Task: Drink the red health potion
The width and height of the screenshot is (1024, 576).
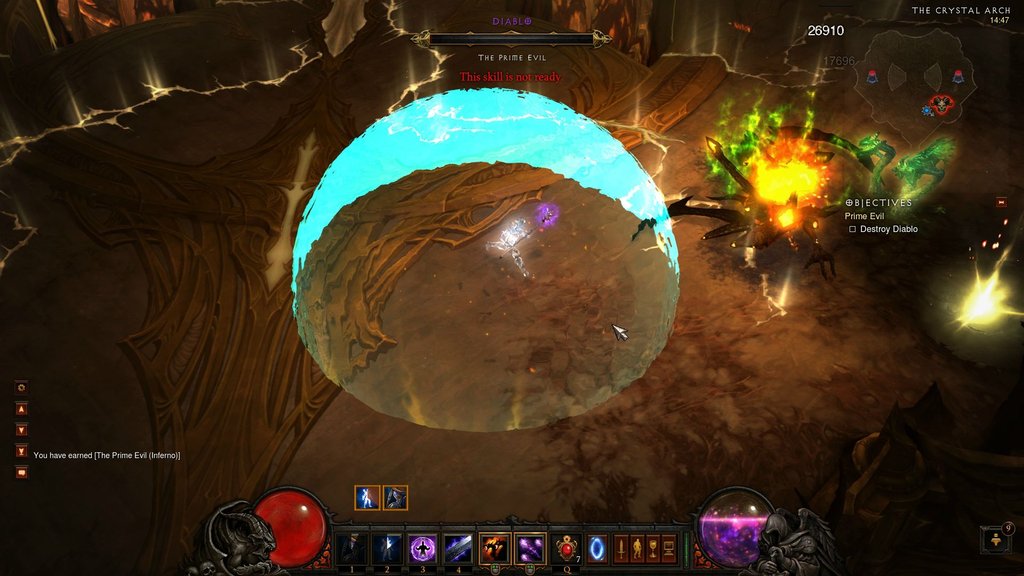Action: point(567,548)
